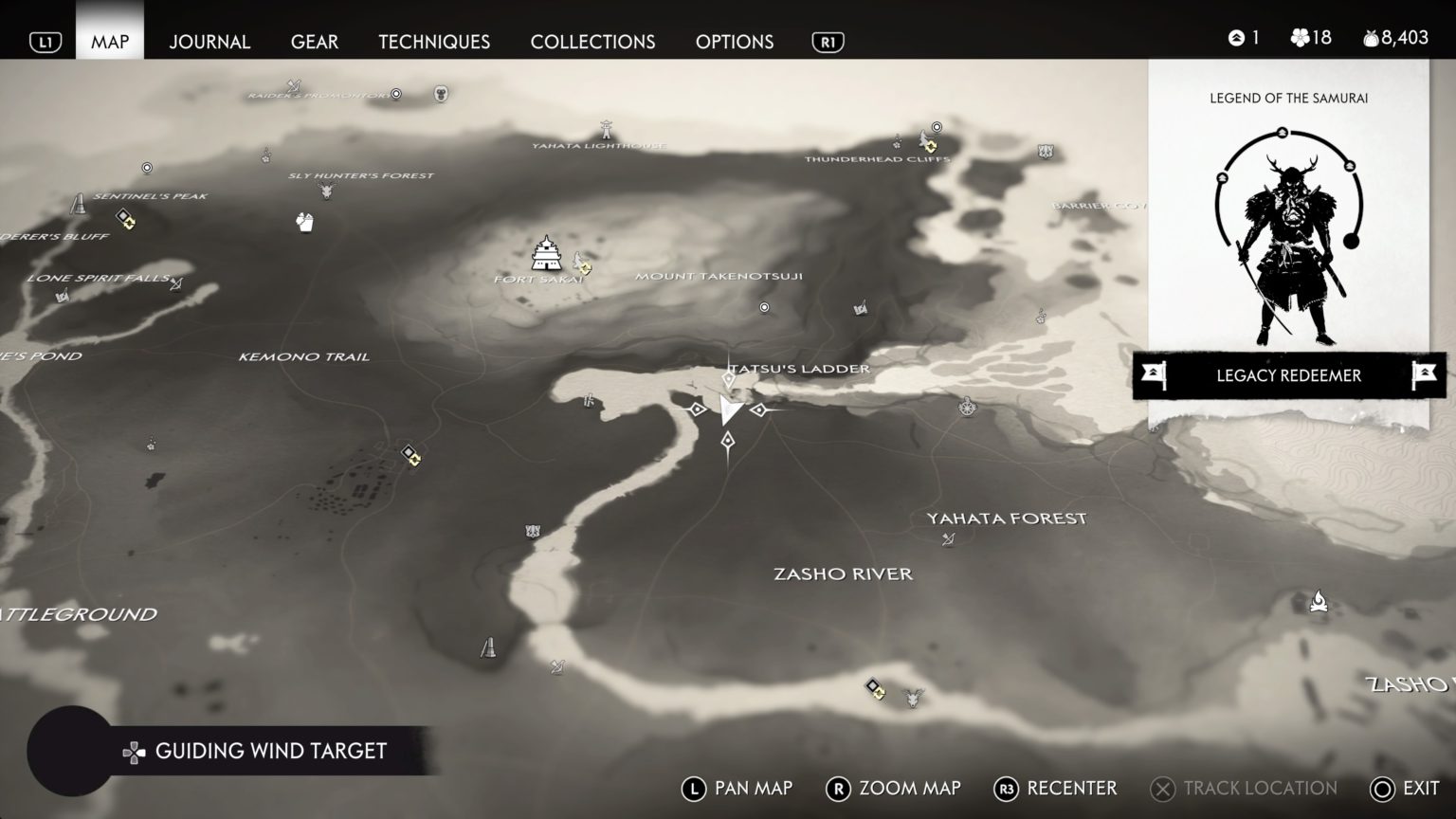Click the deer icon in Sly Hunter's Forest
Screen dimensions: 1456x819
[326, 192]
